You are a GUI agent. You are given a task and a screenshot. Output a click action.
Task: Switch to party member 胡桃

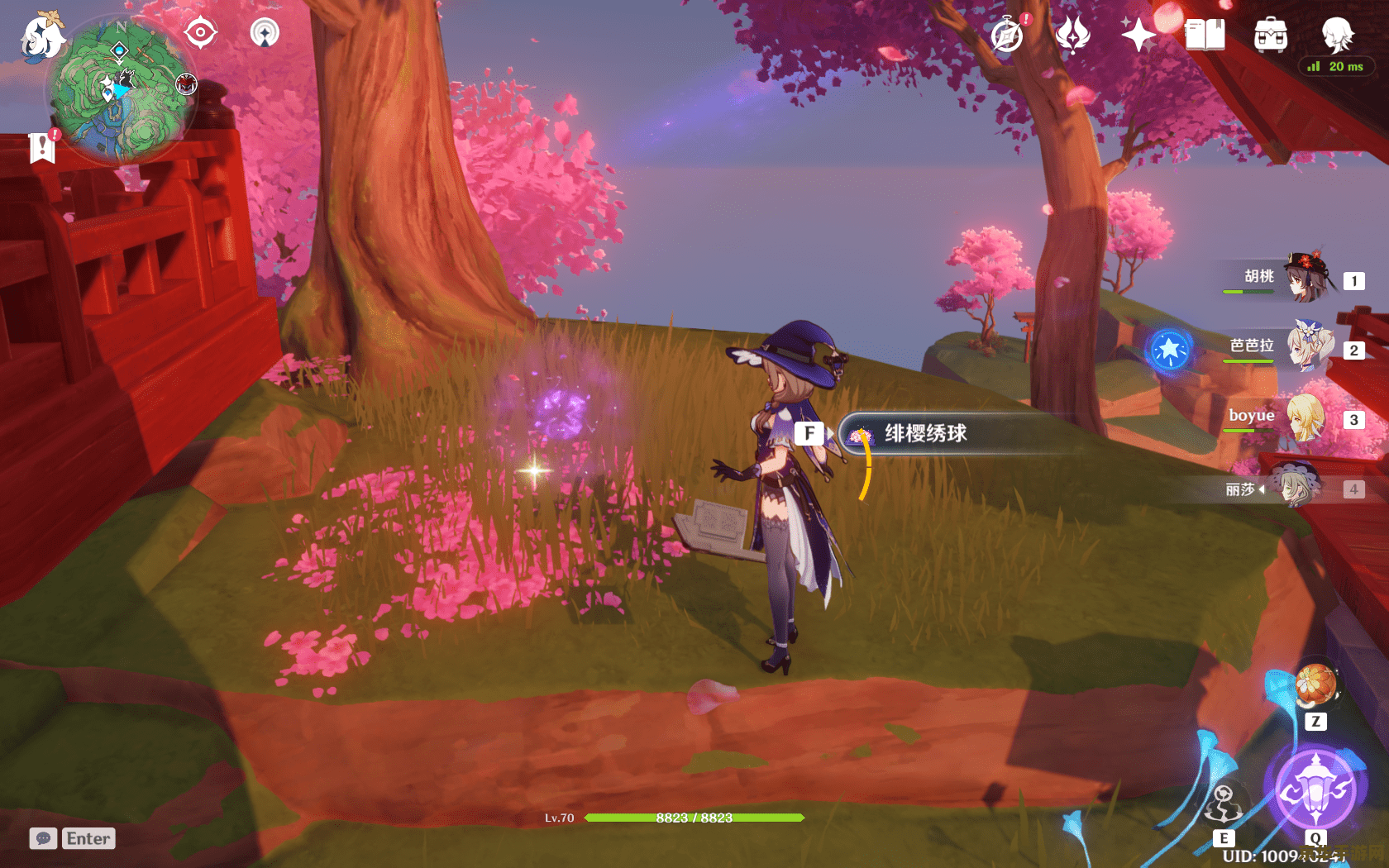tap(1306, 278)
